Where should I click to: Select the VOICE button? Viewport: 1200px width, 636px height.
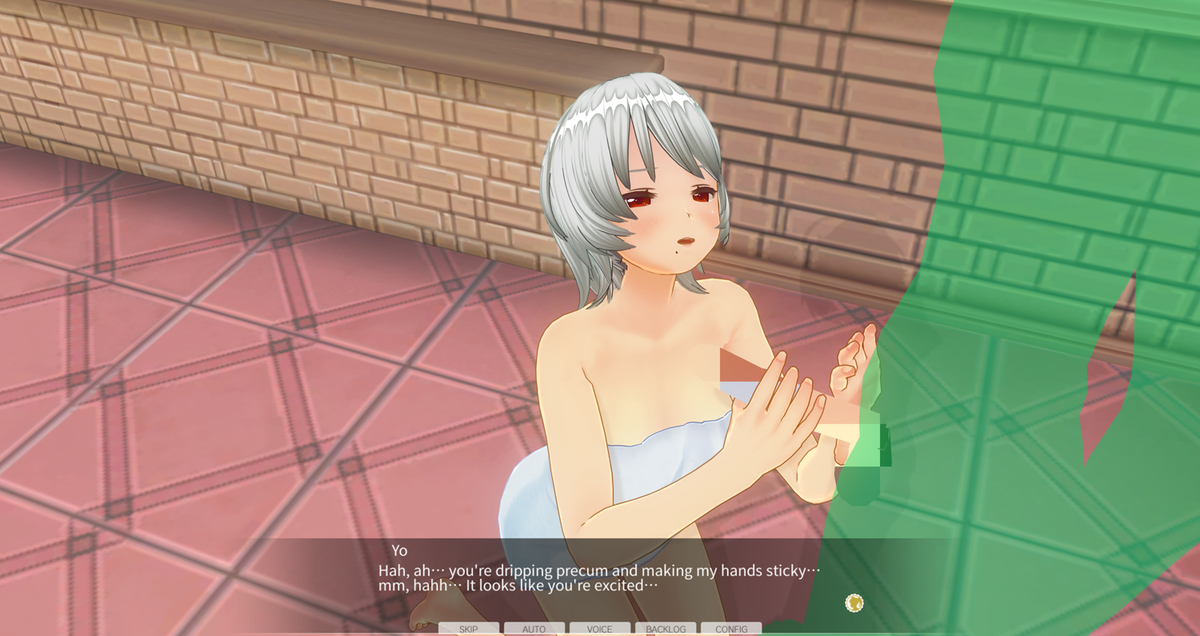(600, 629)
